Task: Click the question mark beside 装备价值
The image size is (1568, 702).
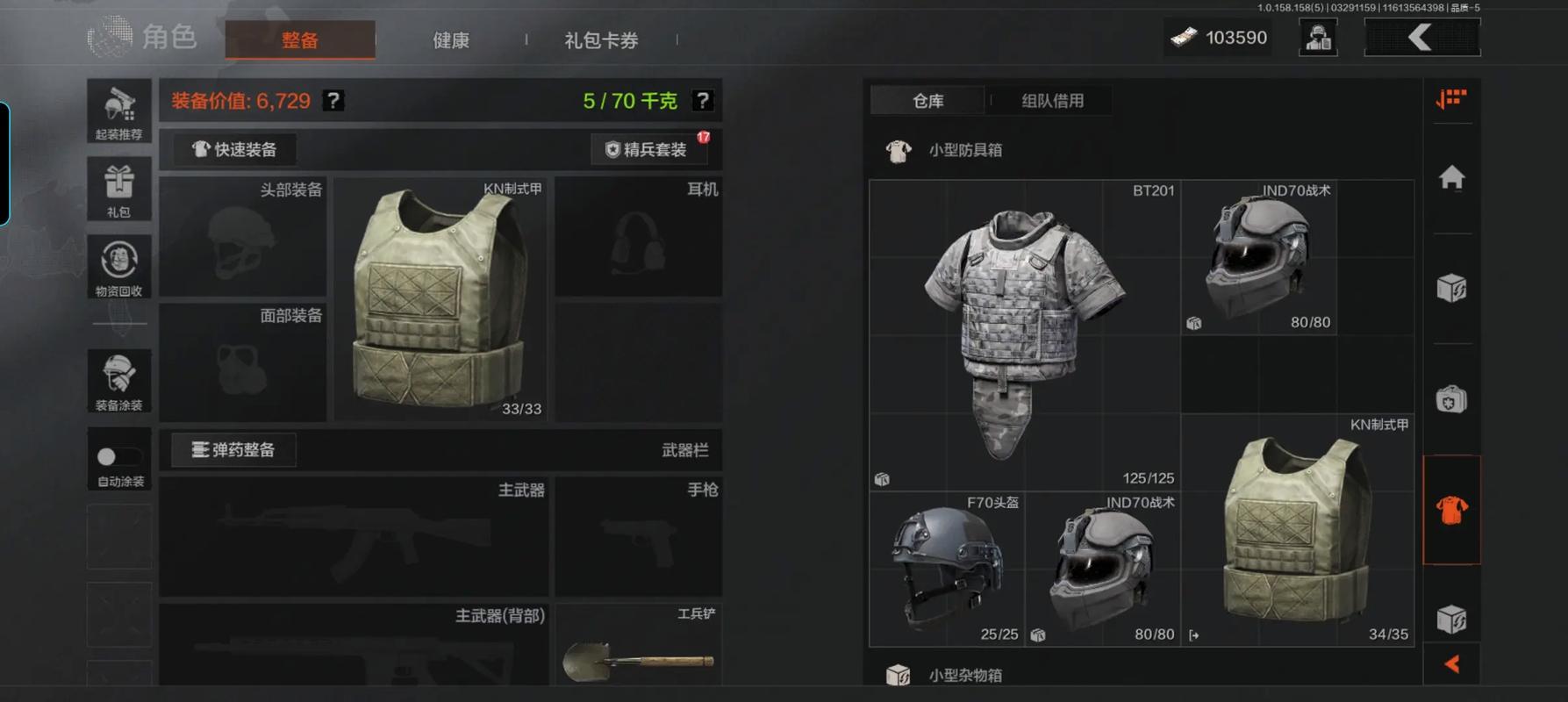Action: pos(332,100)
